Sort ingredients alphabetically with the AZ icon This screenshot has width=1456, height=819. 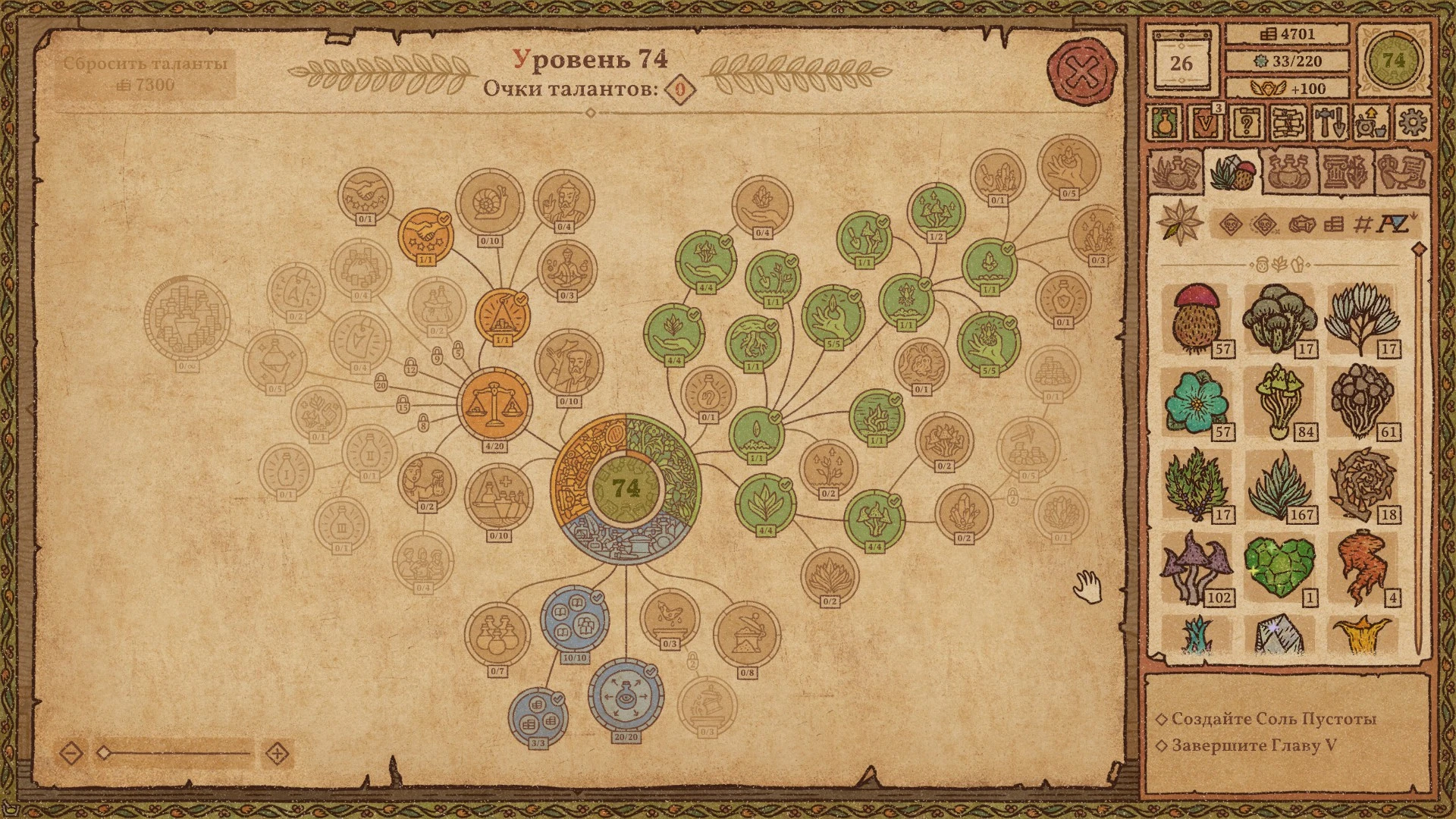click(1392, 223)
